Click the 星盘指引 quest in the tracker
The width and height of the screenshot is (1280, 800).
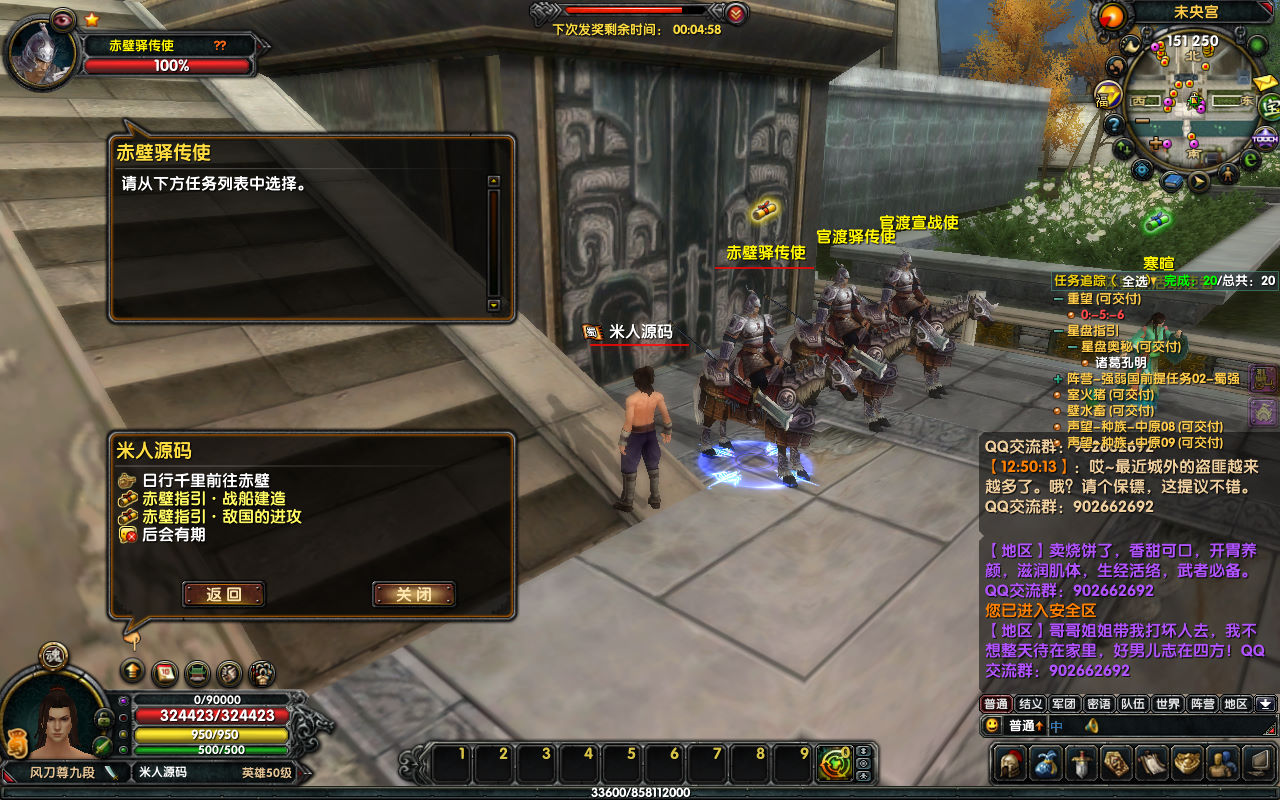[1093, 330]
